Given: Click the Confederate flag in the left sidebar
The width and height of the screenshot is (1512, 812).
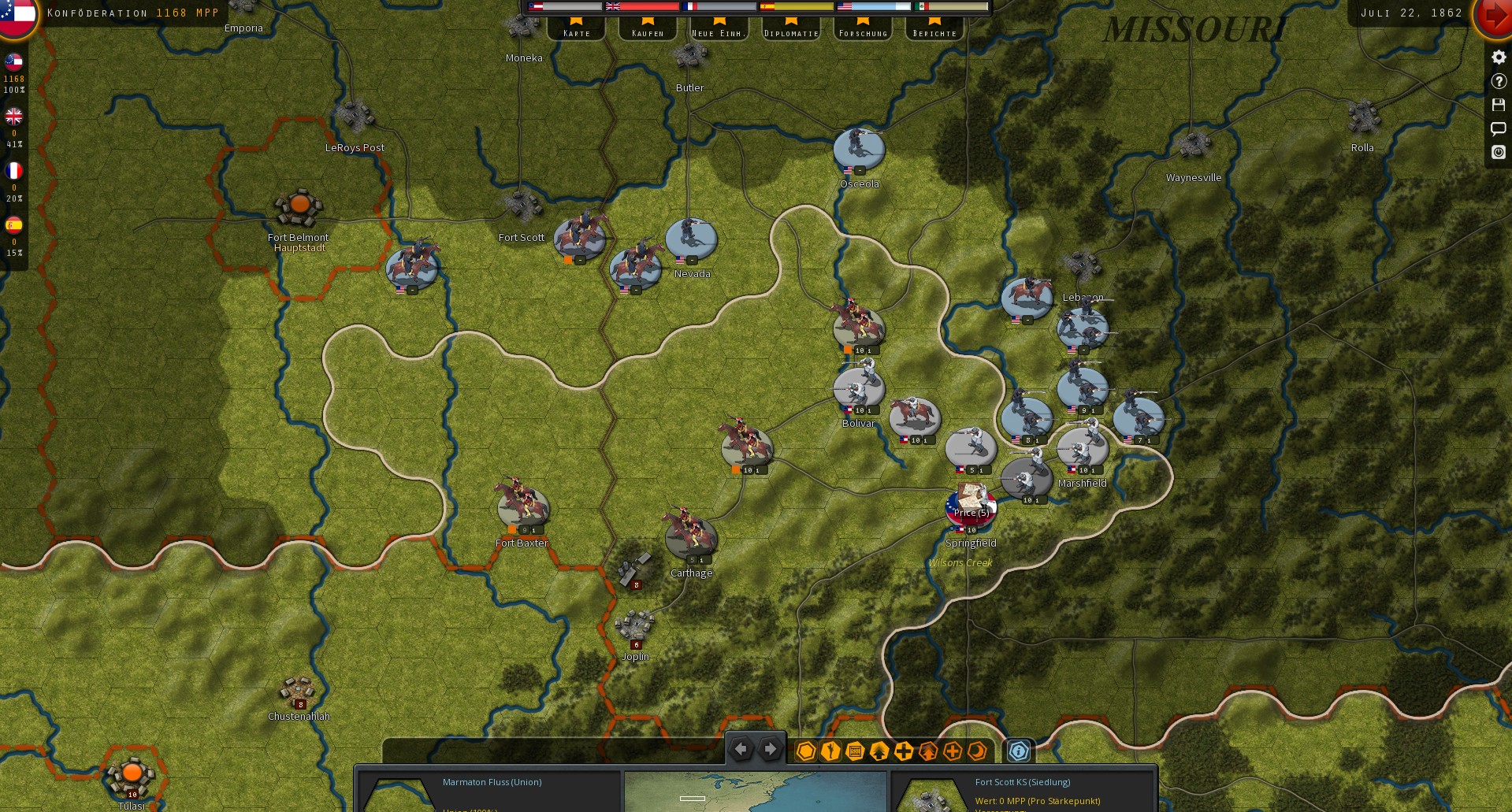Looking at the screenshot, I should 13,62.
